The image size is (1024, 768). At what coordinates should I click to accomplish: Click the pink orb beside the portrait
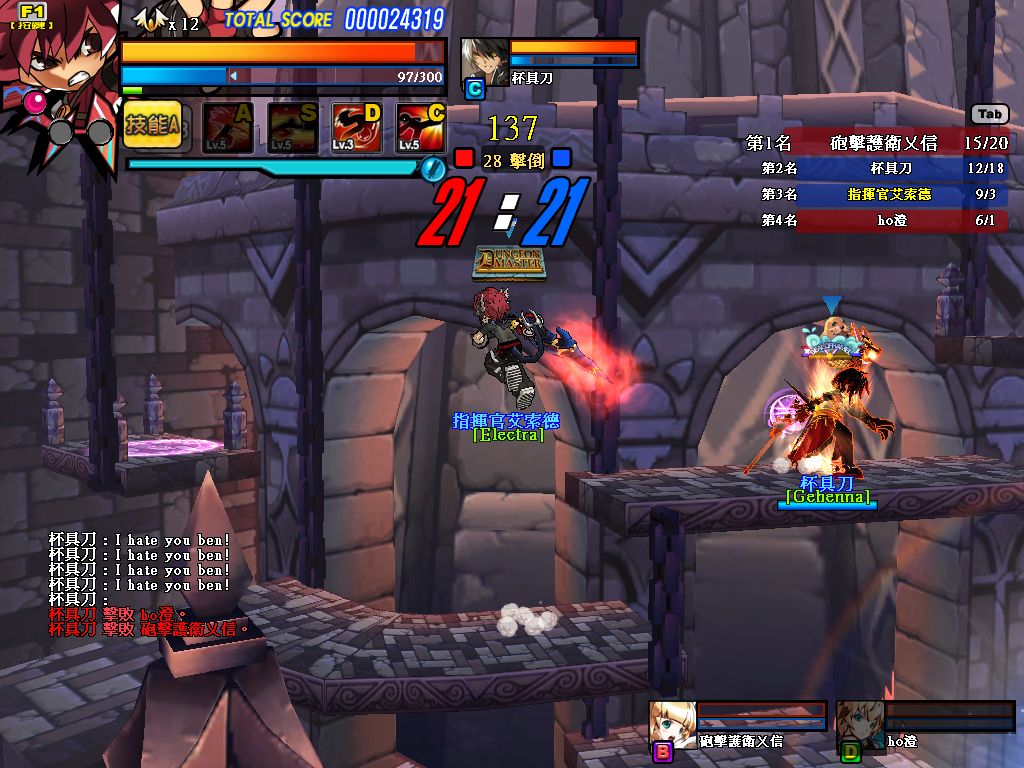[x=35, y=101]
